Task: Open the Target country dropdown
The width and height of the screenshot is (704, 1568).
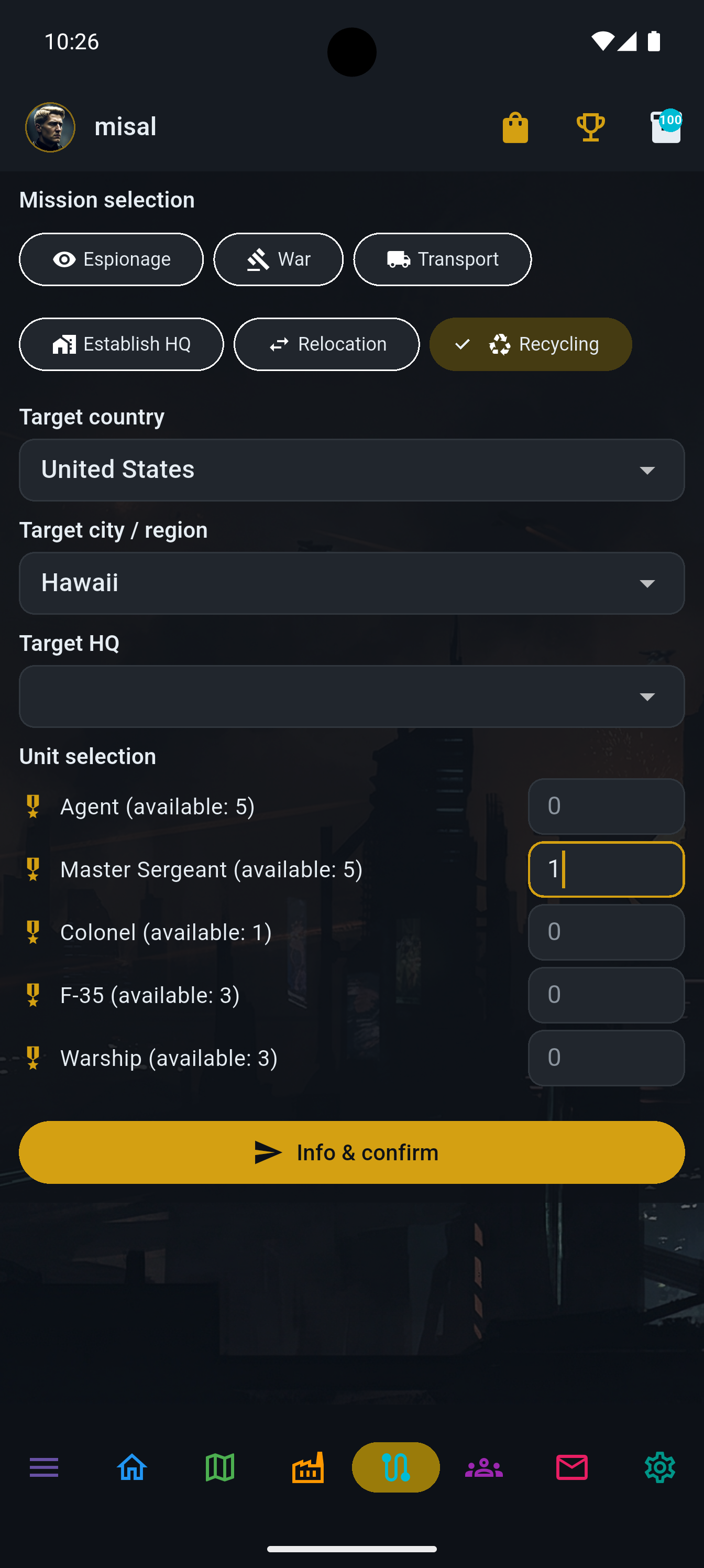Action: pyautogui.click(x=351, y=470)
